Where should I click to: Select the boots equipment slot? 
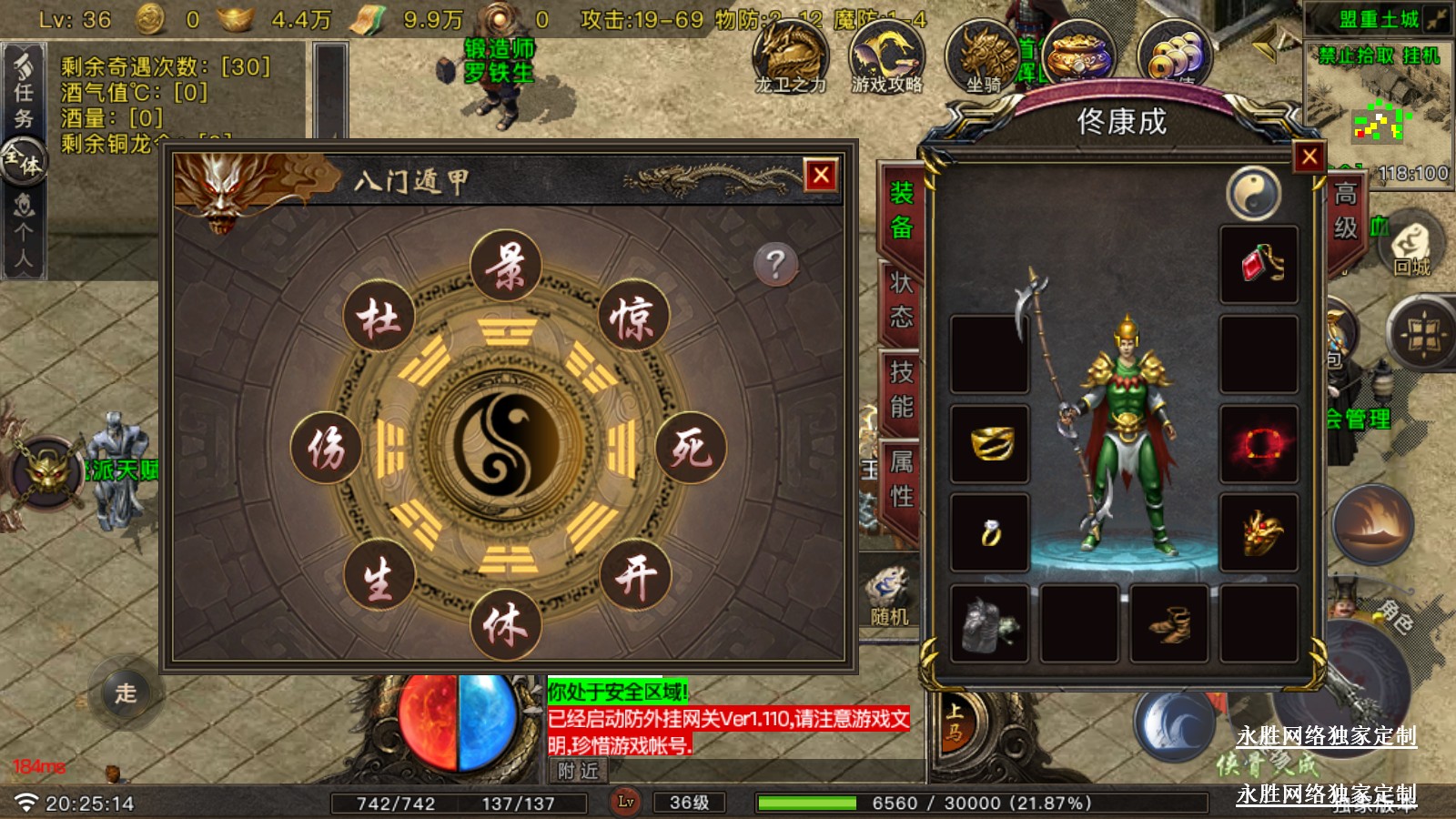pyautogui.click(x=1169, y=623)
